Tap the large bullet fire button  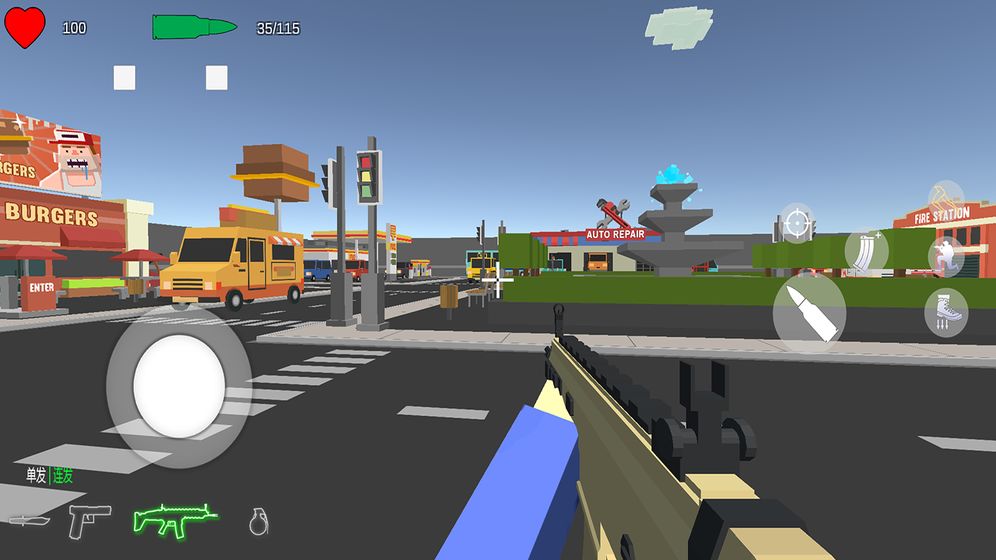[x=809, y=312]
